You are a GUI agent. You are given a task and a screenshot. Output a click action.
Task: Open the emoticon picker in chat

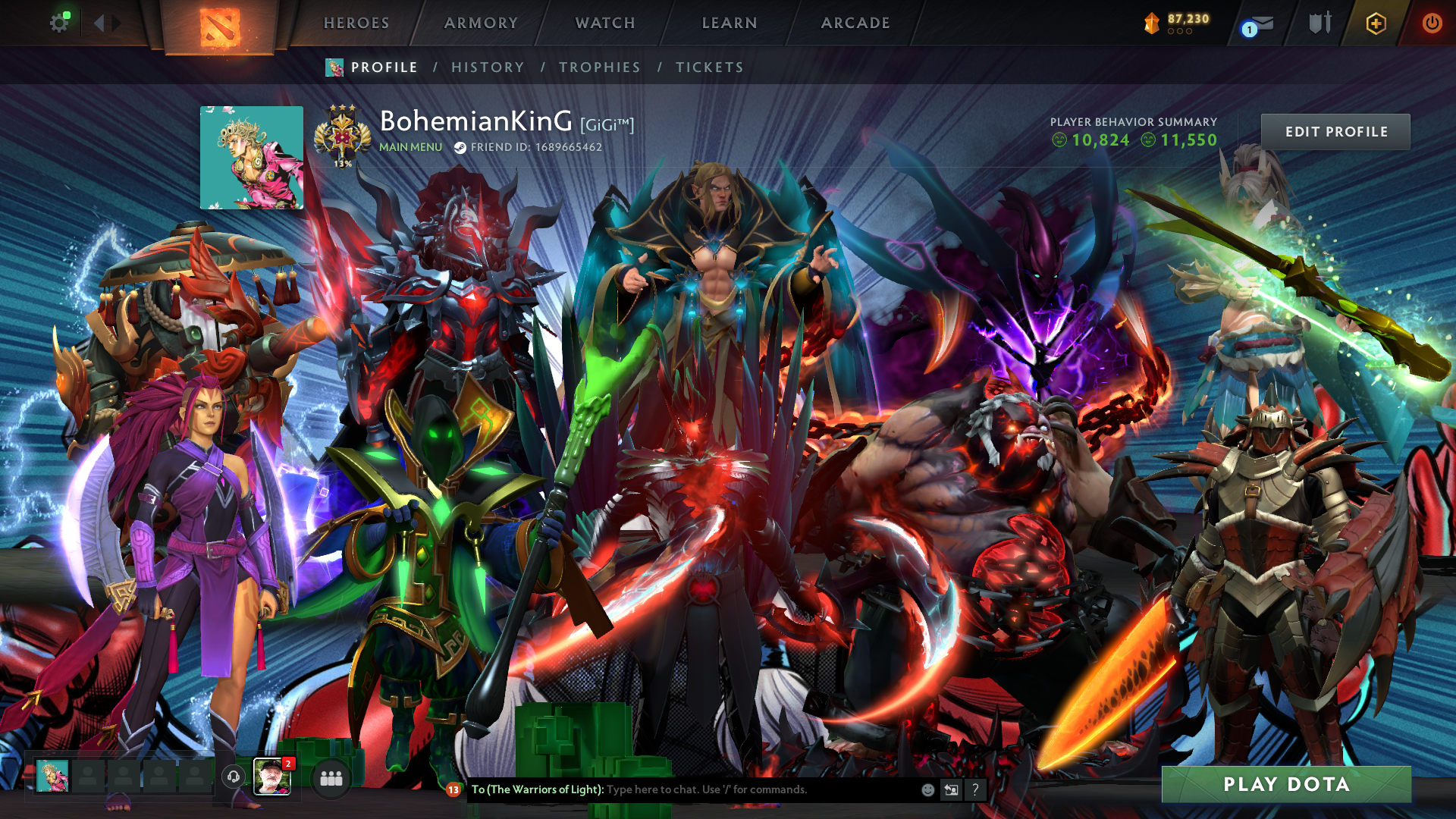[927, 789]
